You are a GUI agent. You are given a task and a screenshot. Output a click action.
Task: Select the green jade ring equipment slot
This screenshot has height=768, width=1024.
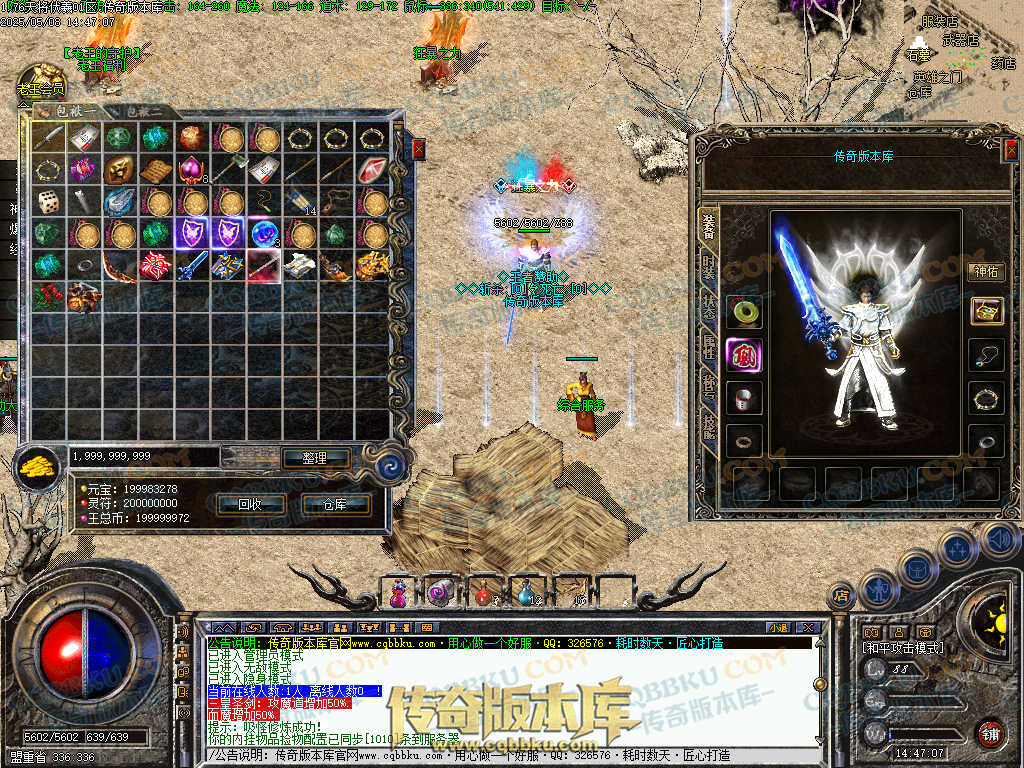coord(744,311)
